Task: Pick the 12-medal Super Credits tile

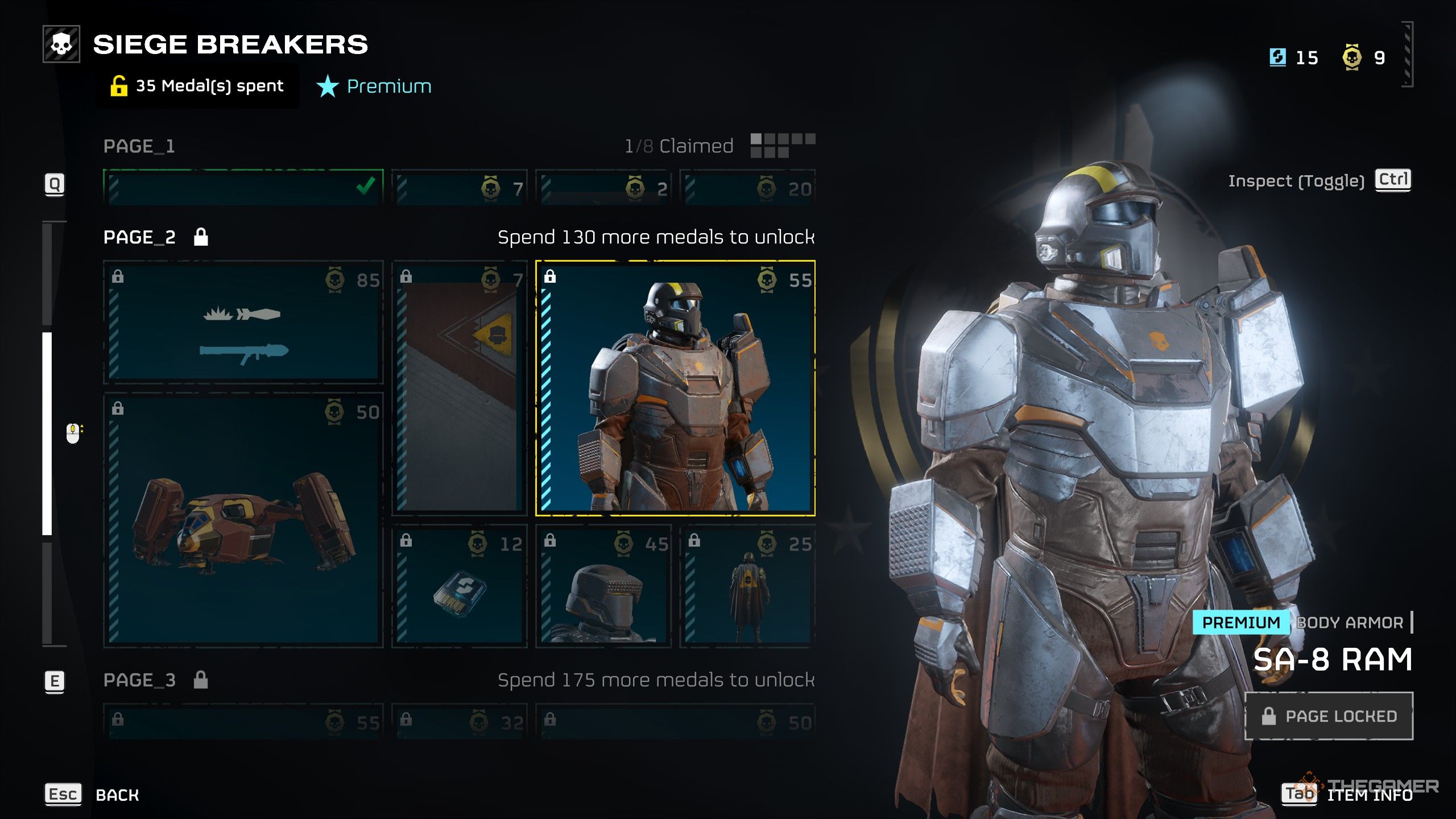Action: pyautogui.click(x=460, y=587)
